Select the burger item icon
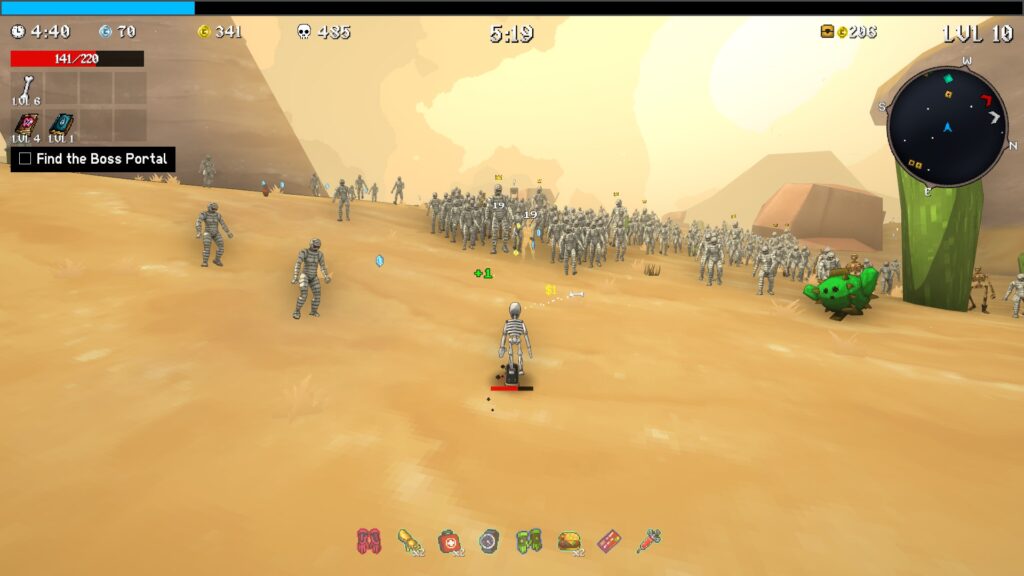 coord(569,541)
